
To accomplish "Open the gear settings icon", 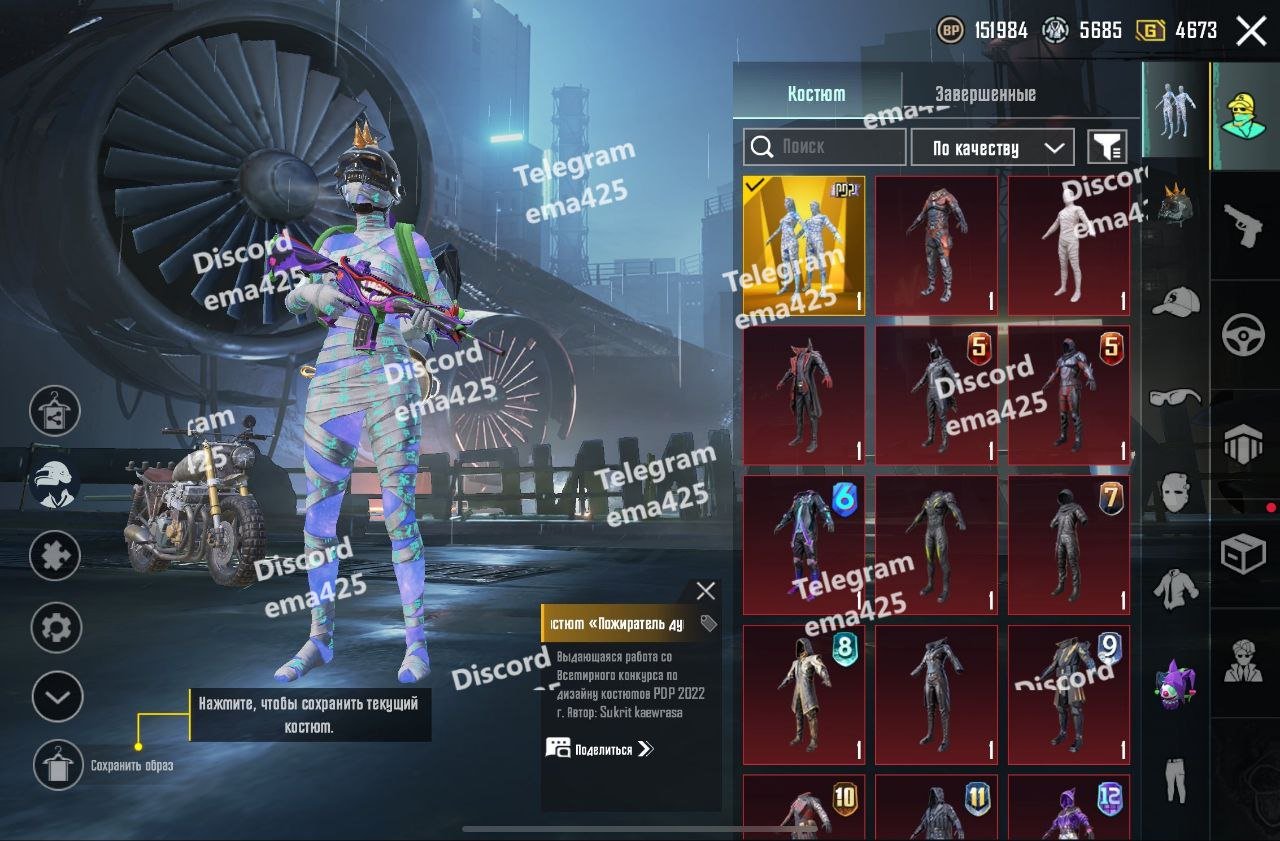I will [57, 628].
